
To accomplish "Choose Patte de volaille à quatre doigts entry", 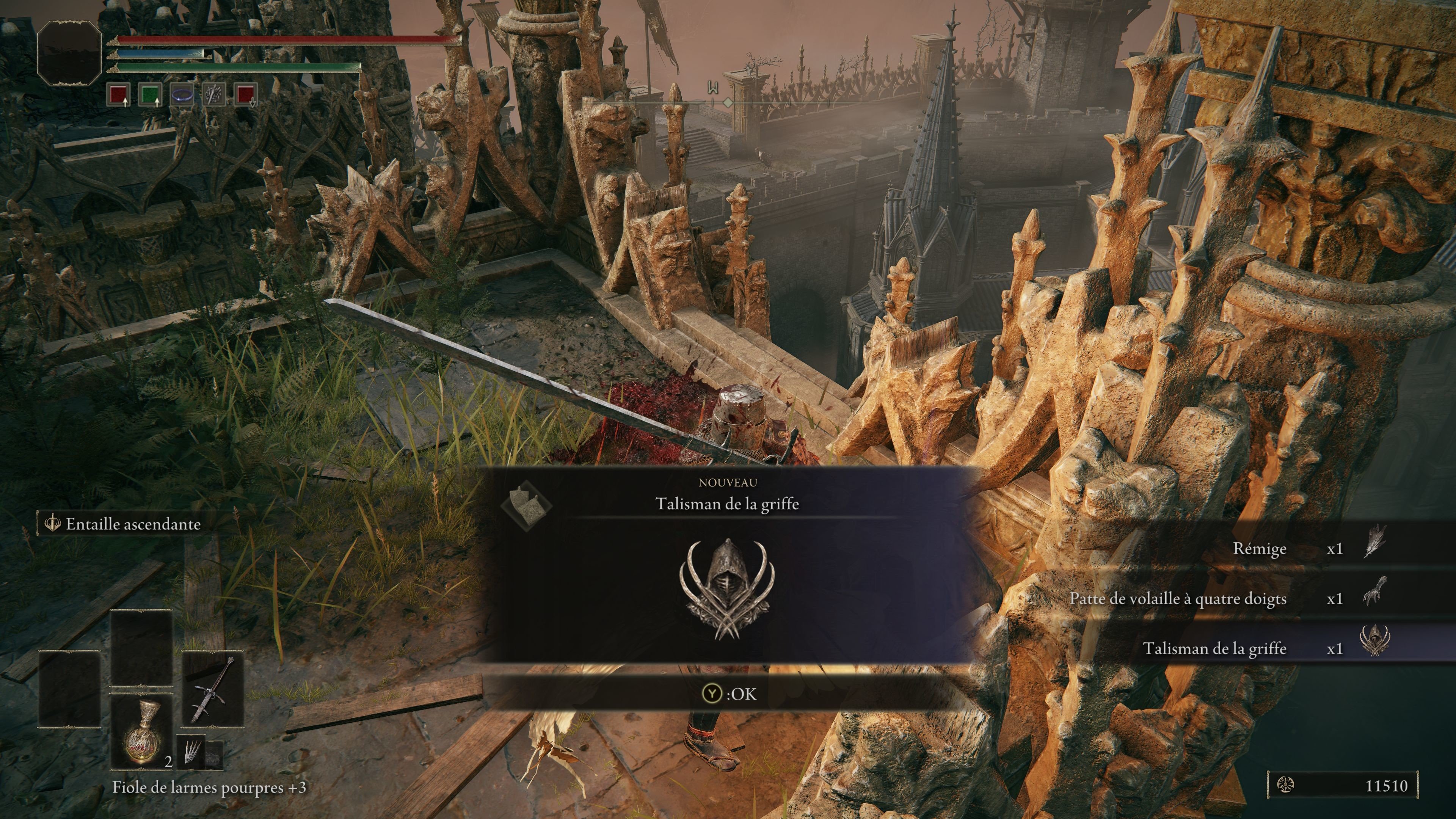I will (1178, 598).
